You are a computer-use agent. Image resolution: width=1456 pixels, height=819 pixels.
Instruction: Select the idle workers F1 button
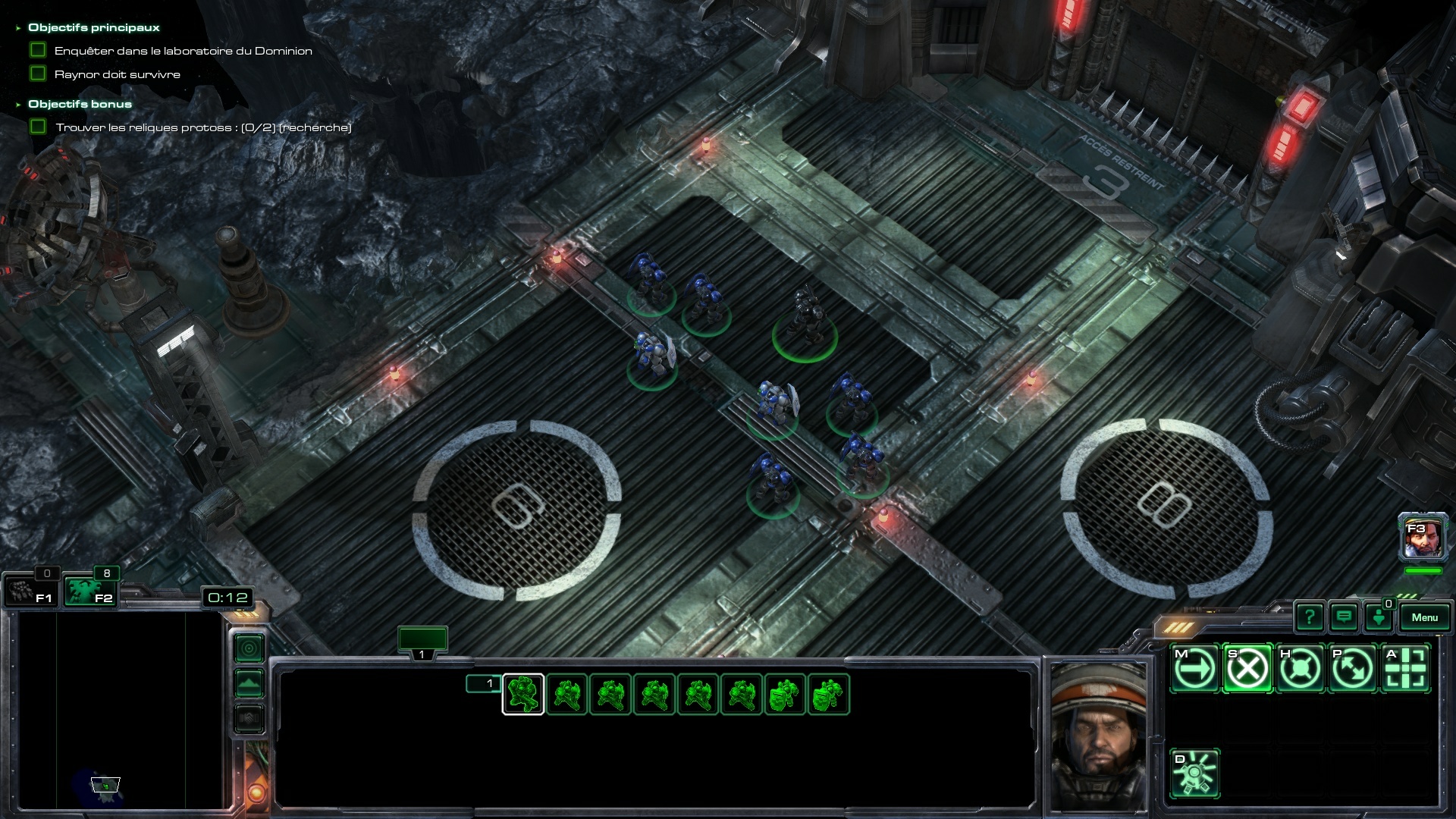31,591
